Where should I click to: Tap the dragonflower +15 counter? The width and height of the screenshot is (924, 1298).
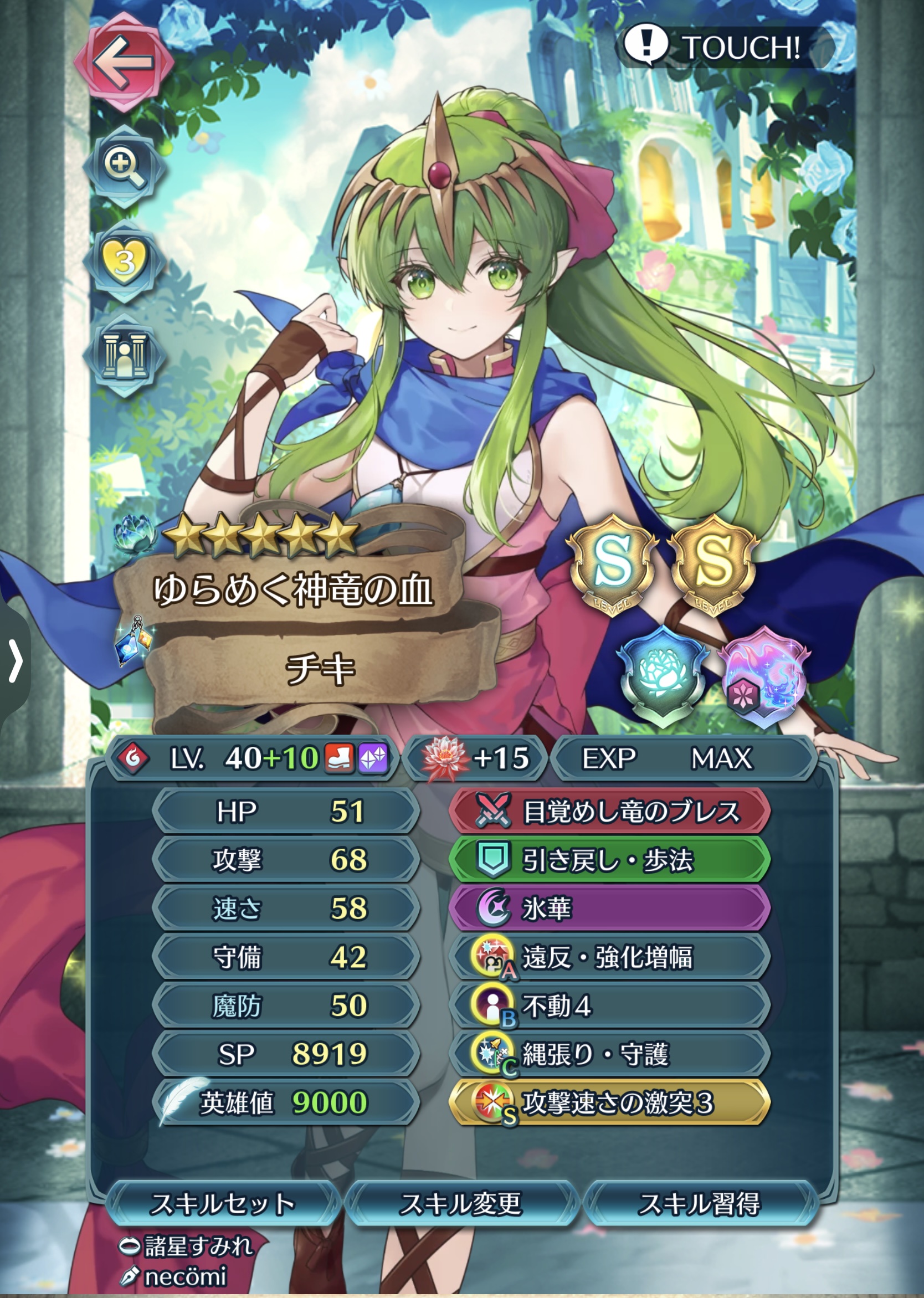pyautogui.click(x=475, y=757)
